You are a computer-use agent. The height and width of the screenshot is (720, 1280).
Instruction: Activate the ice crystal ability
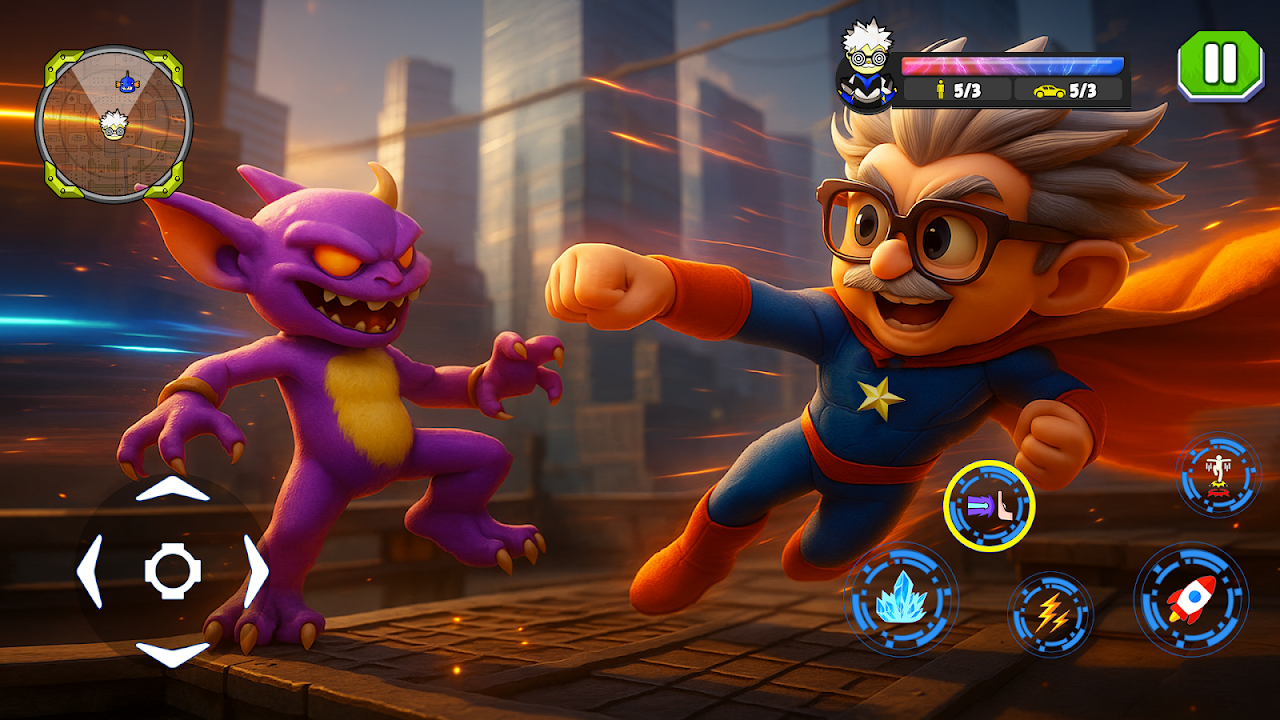[x=901, y=600]
